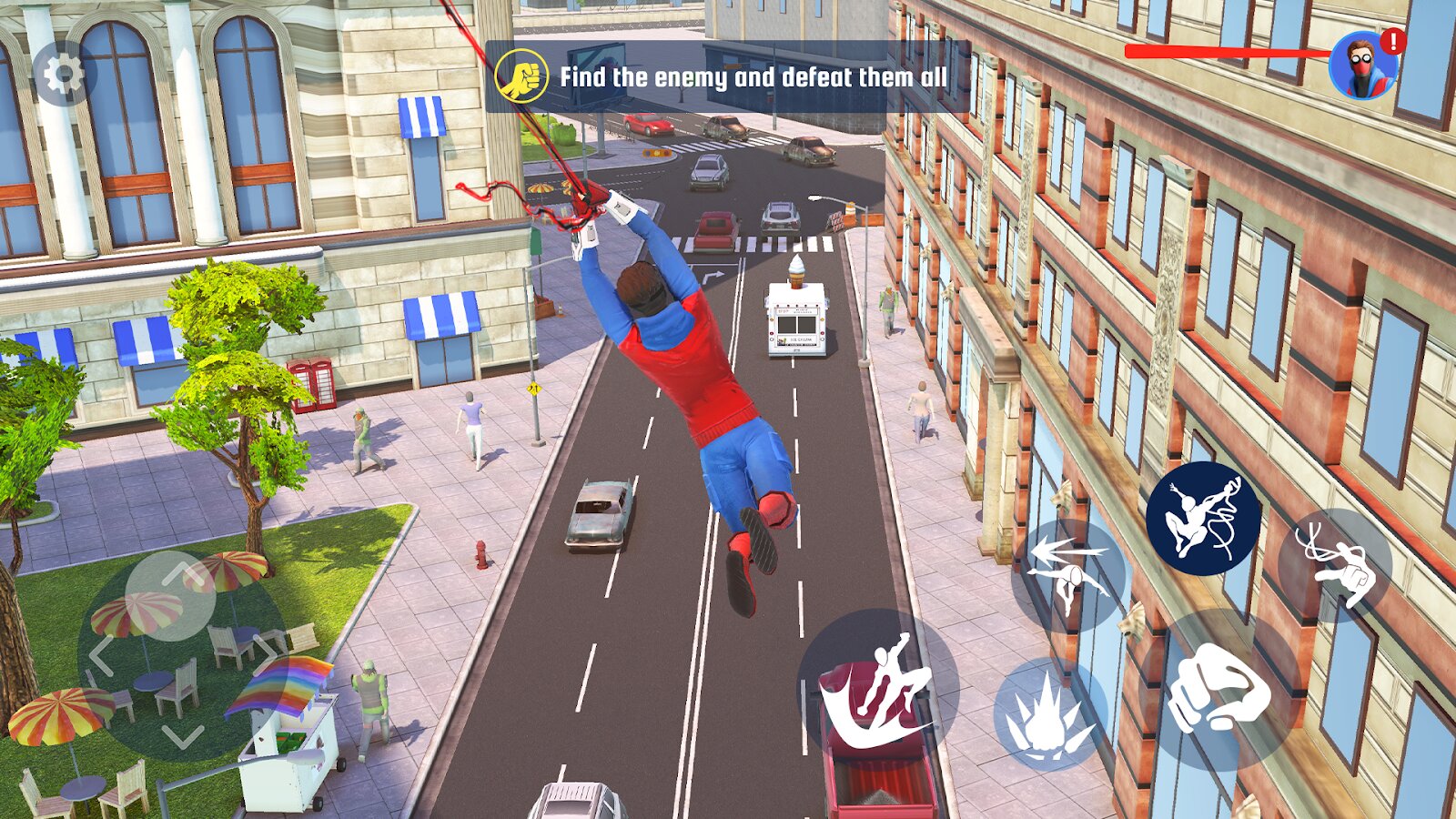This screenshot has height=819, width=1456.
Task: Use the web shoot hand ability
Action: click(x=1335, y=566)
